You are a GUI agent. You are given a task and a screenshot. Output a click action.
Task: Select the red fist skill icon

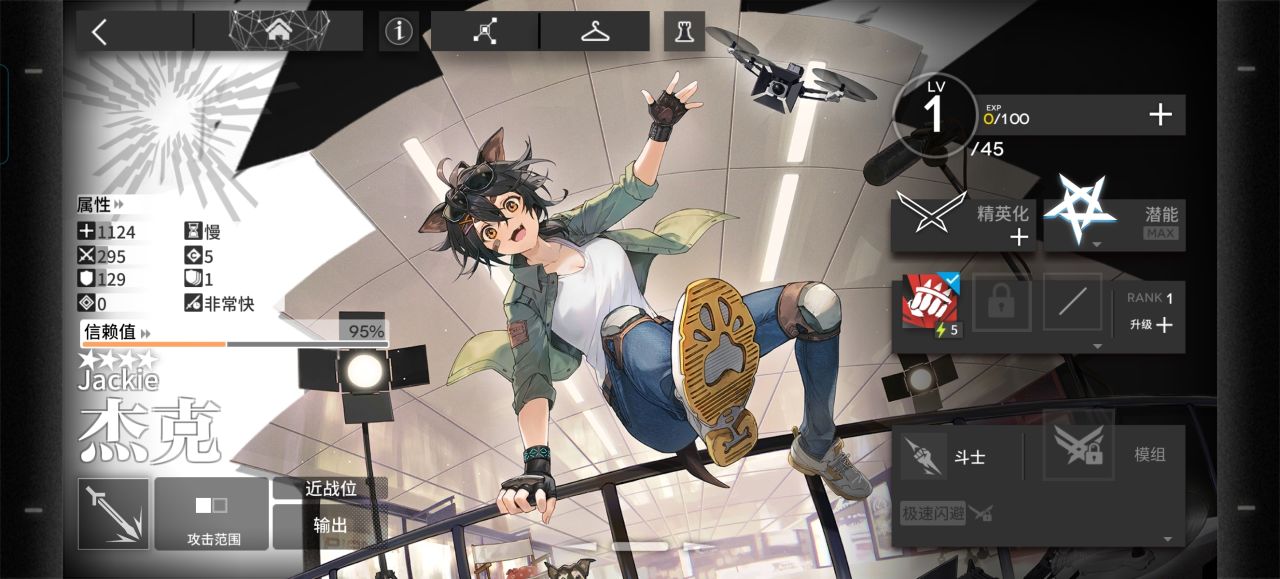pos(930,302)
